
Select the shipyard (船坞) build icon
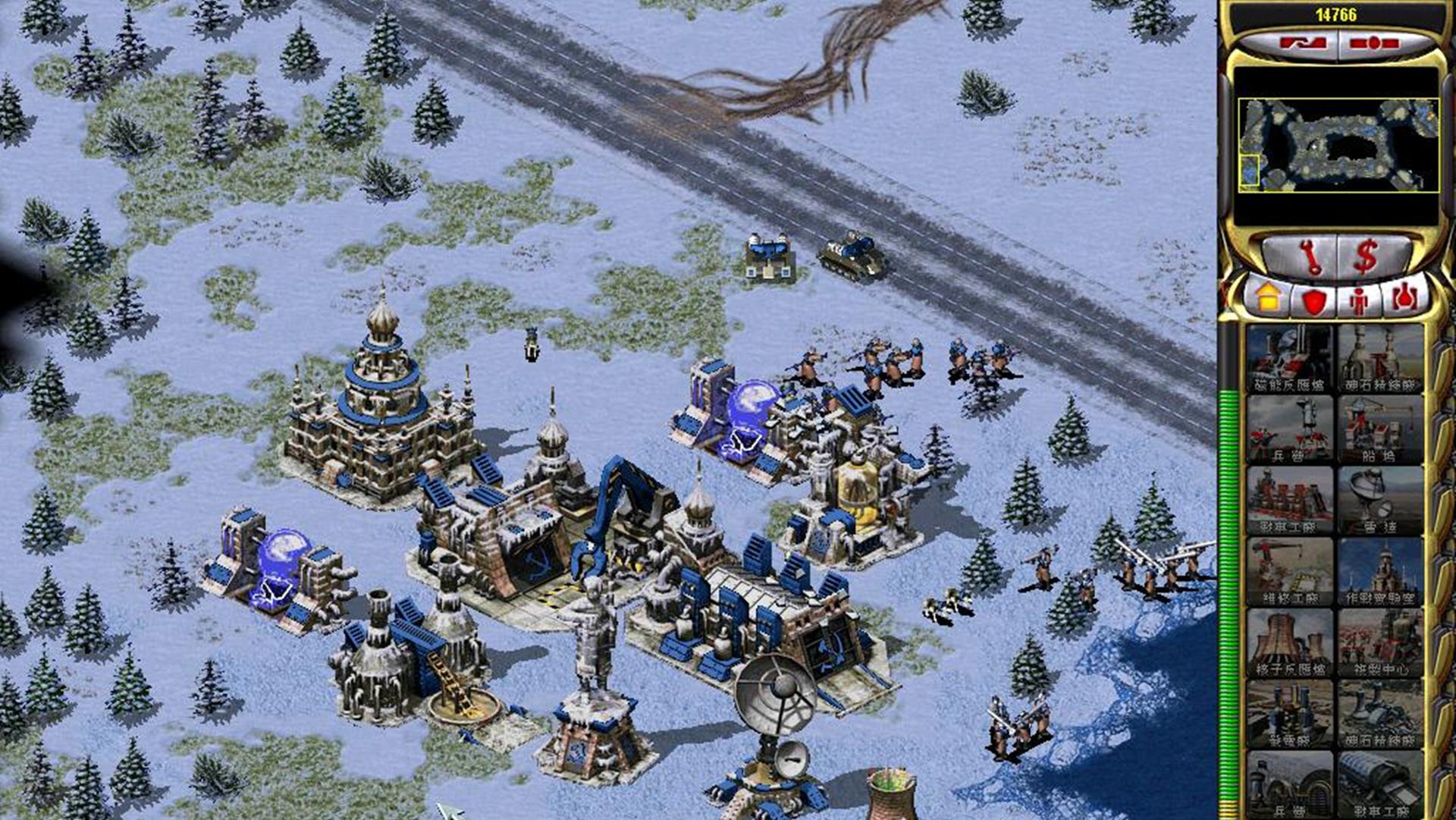(1379, 429)
